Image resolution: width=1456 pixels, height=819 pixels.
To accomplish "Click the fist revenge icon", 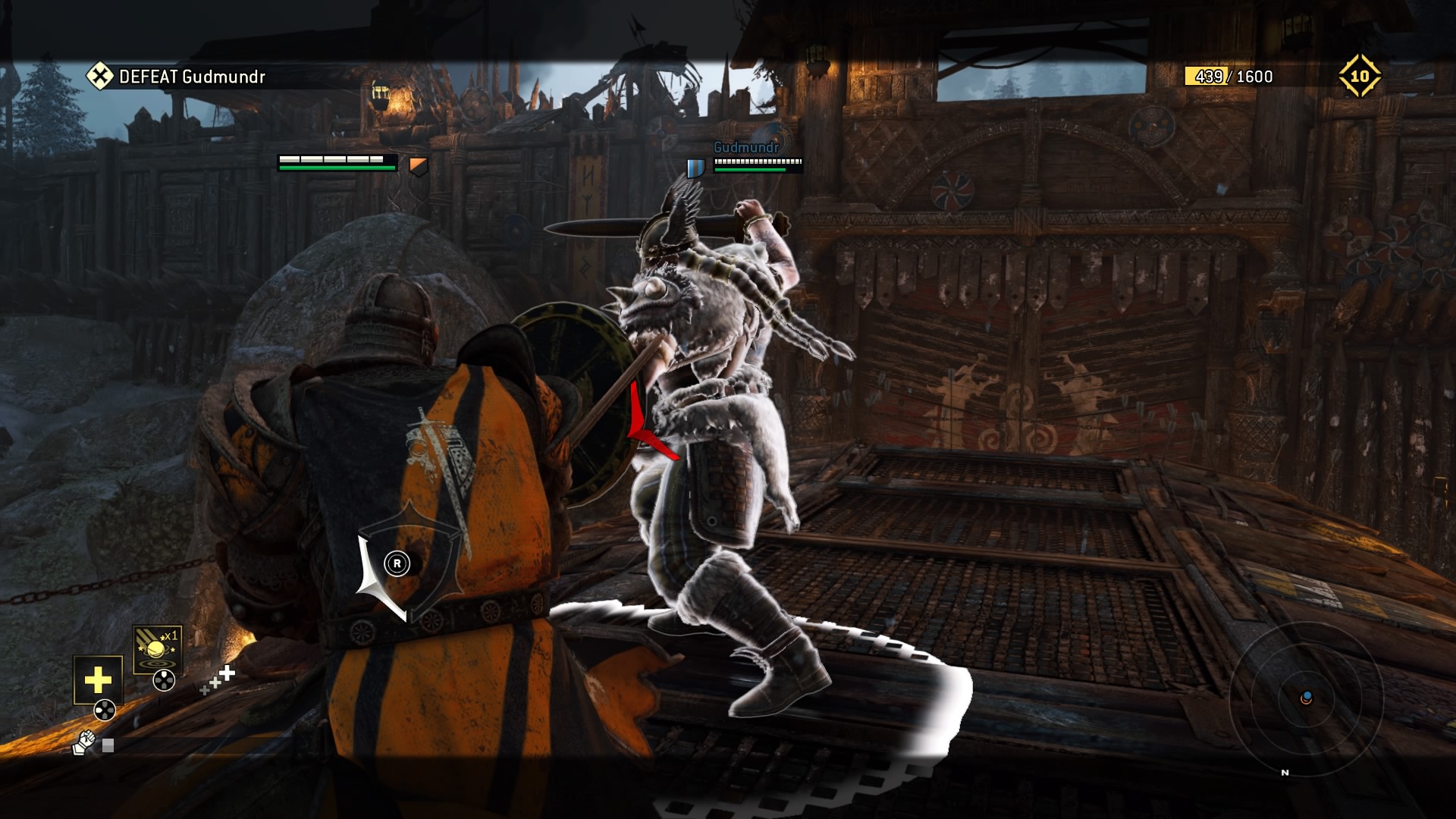I will tap(83, 743).
